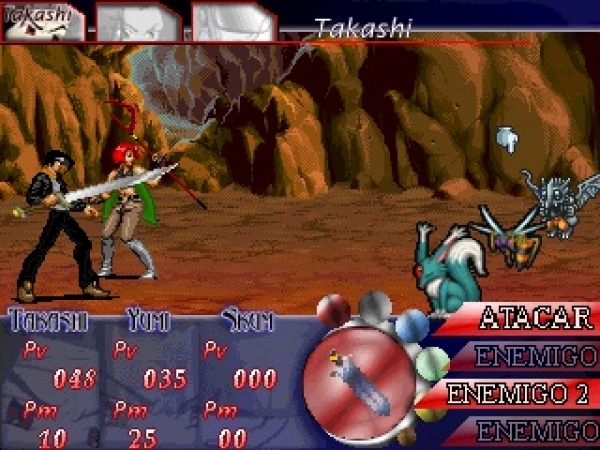Select the grey-white orb on the command wheel
This screenshot has height=450, width=600.
click(374, 302)
